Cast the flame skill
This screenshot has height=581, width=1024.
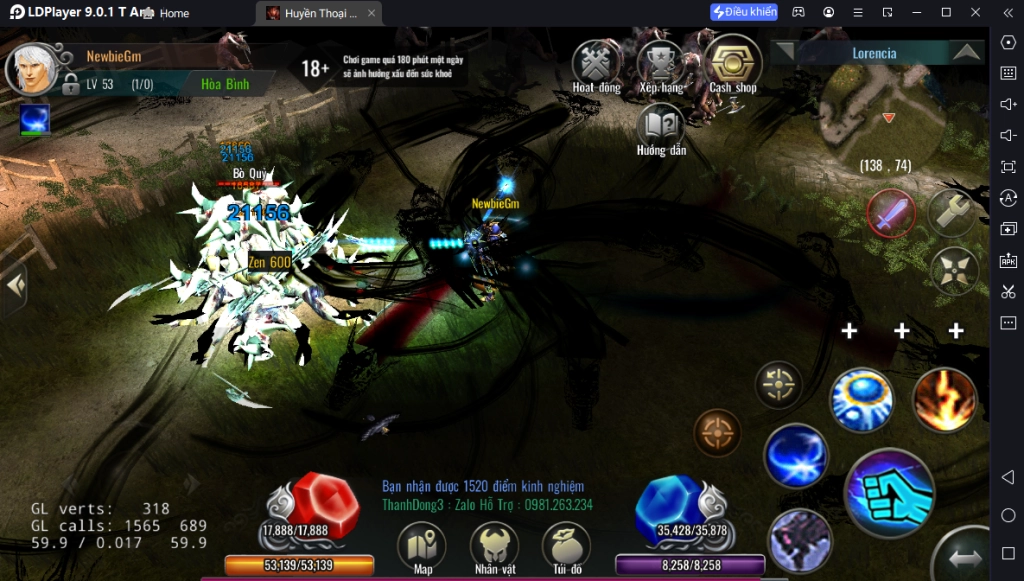(945, 399)
